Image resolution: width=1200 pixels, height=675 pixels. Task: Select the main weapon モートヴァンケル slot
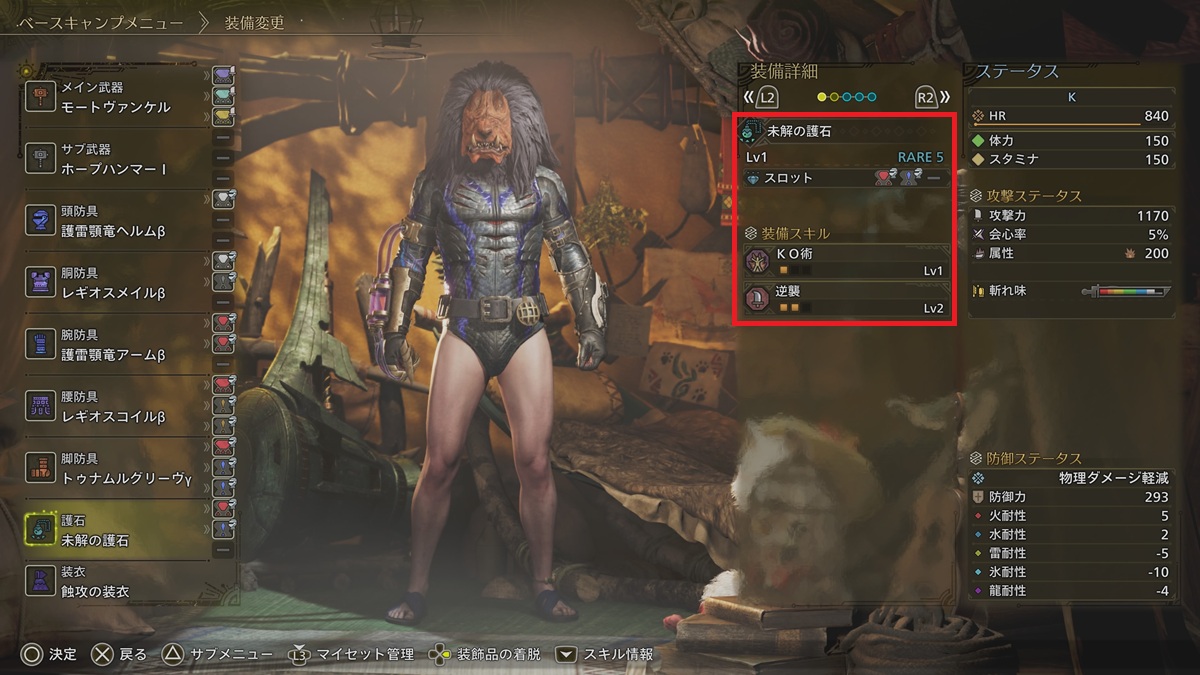coord(115,97)
